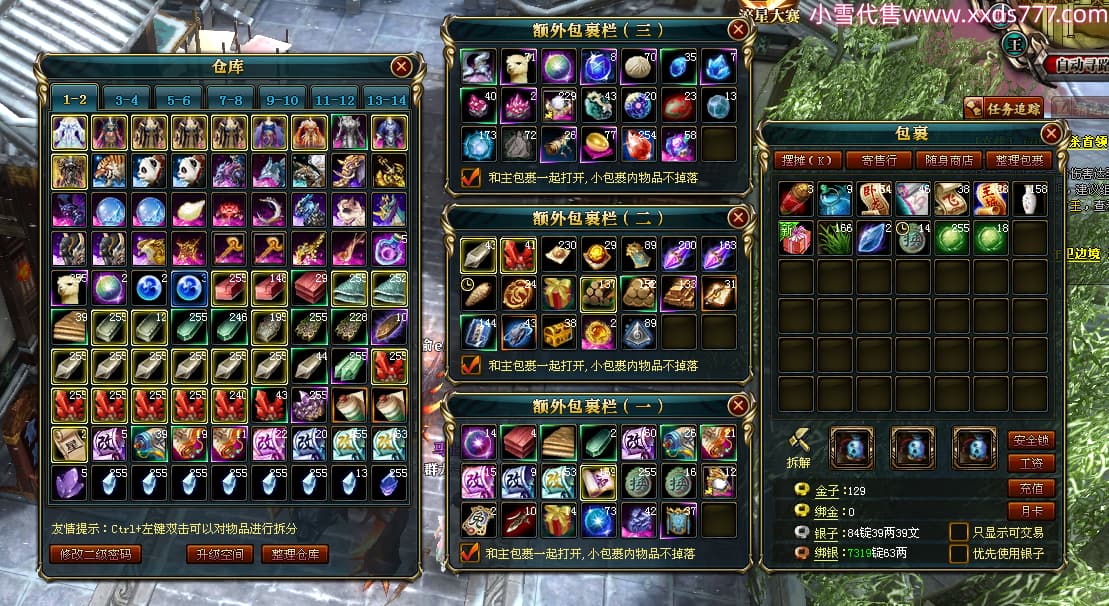
Task: Close the 额外包裹栏(二) panel
Action: pos(738,217)
